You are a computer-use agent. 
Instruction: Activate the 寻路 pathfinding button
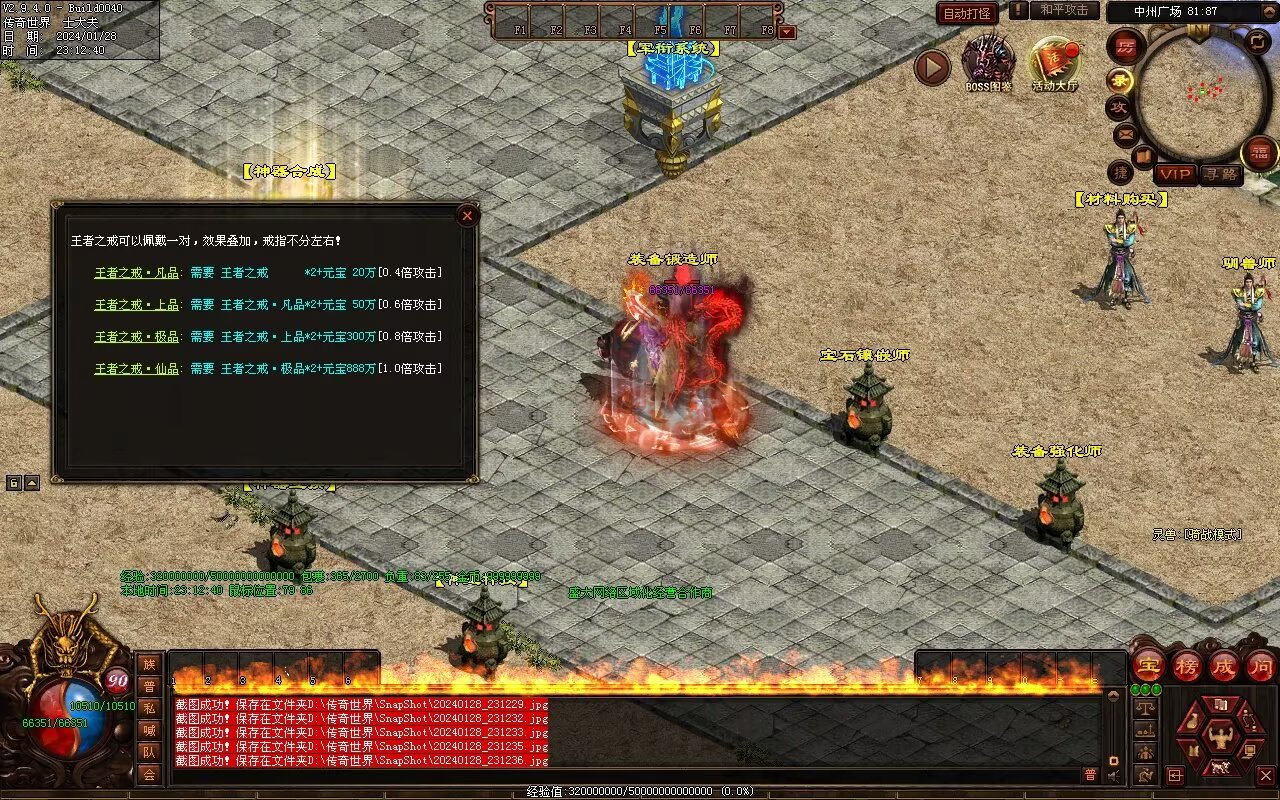click(1220, 174)
